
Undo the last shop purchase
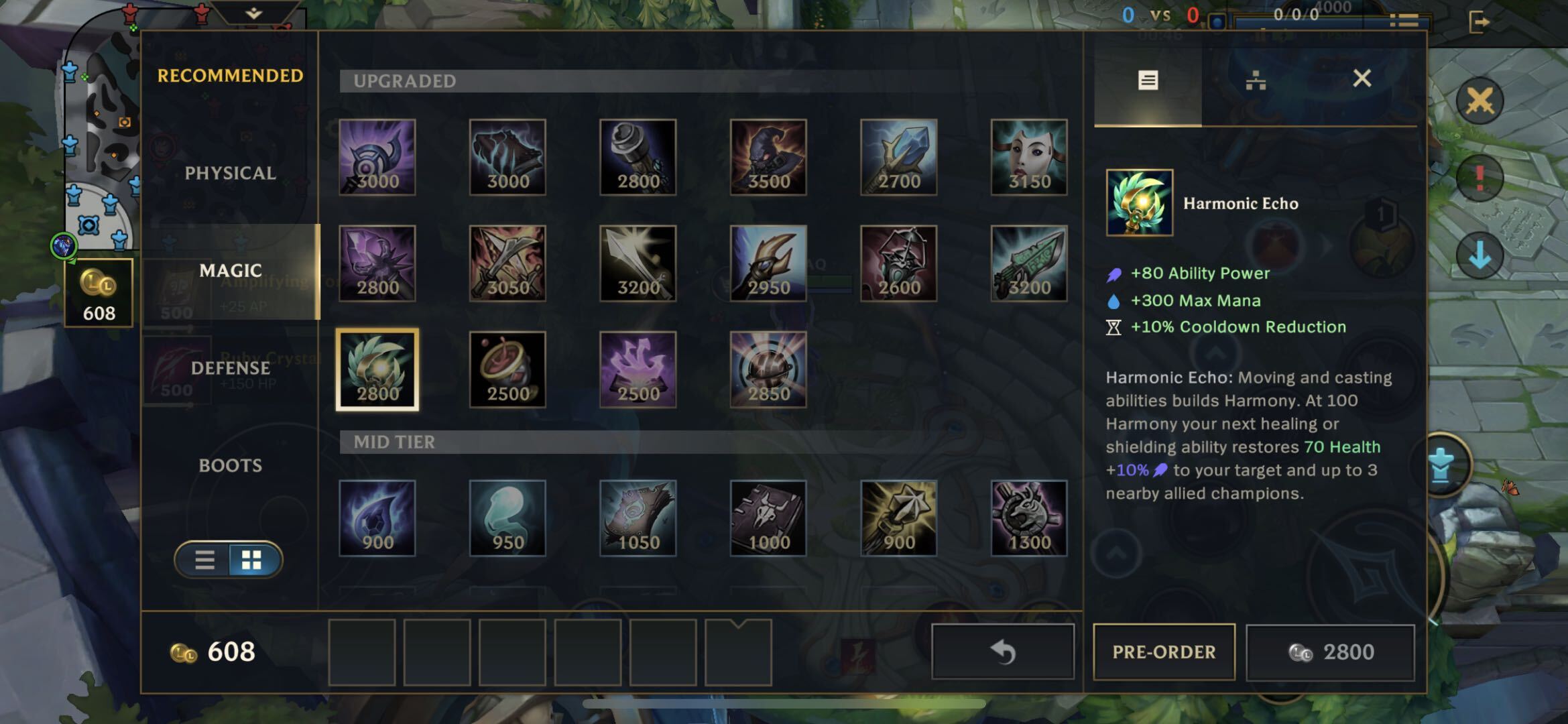coord(1003,652)
